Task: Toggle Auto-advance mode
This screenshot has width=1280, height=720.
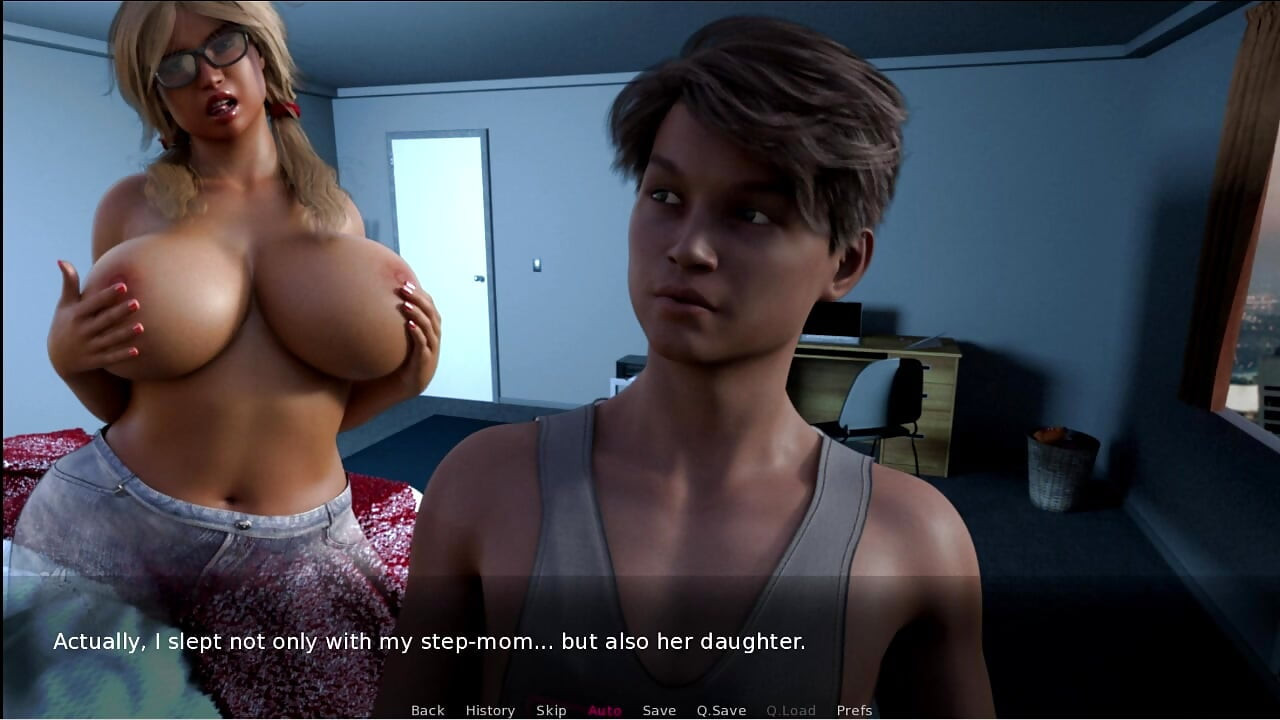Action: point(604,710)
